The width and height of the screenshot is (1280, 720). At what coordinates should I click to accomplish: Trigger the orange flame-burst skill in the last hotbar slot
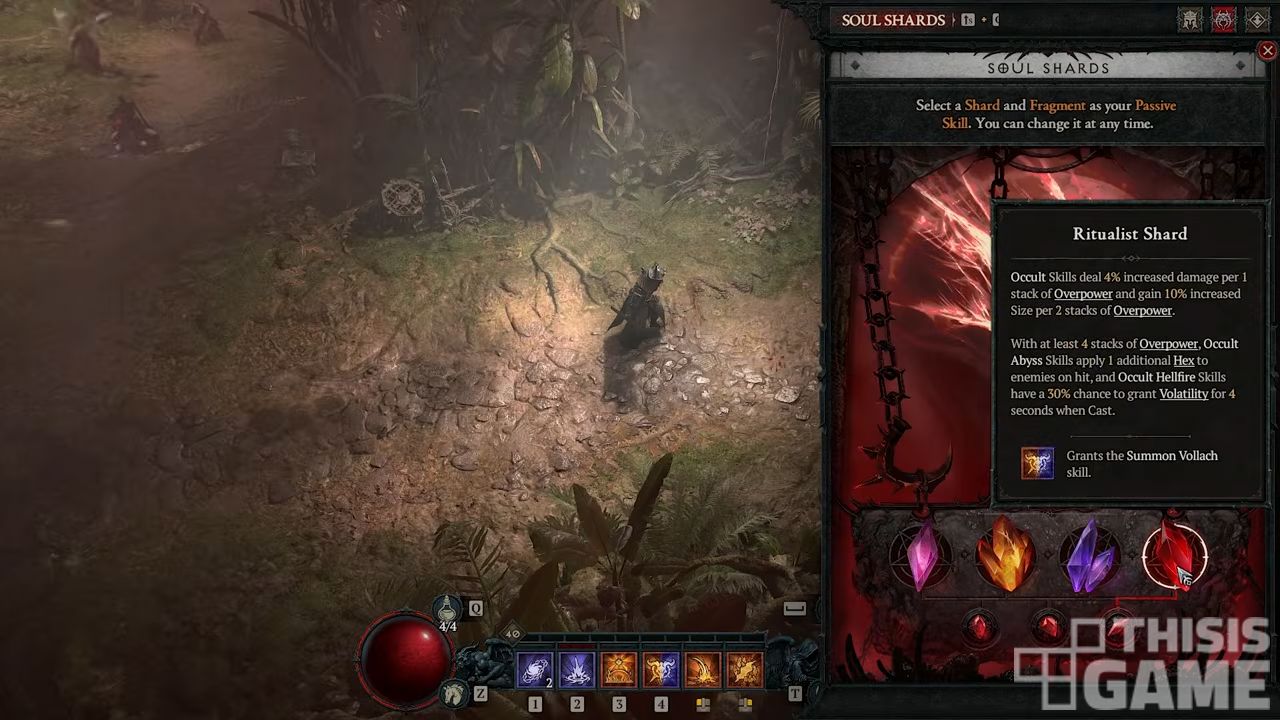pos(745,670)
